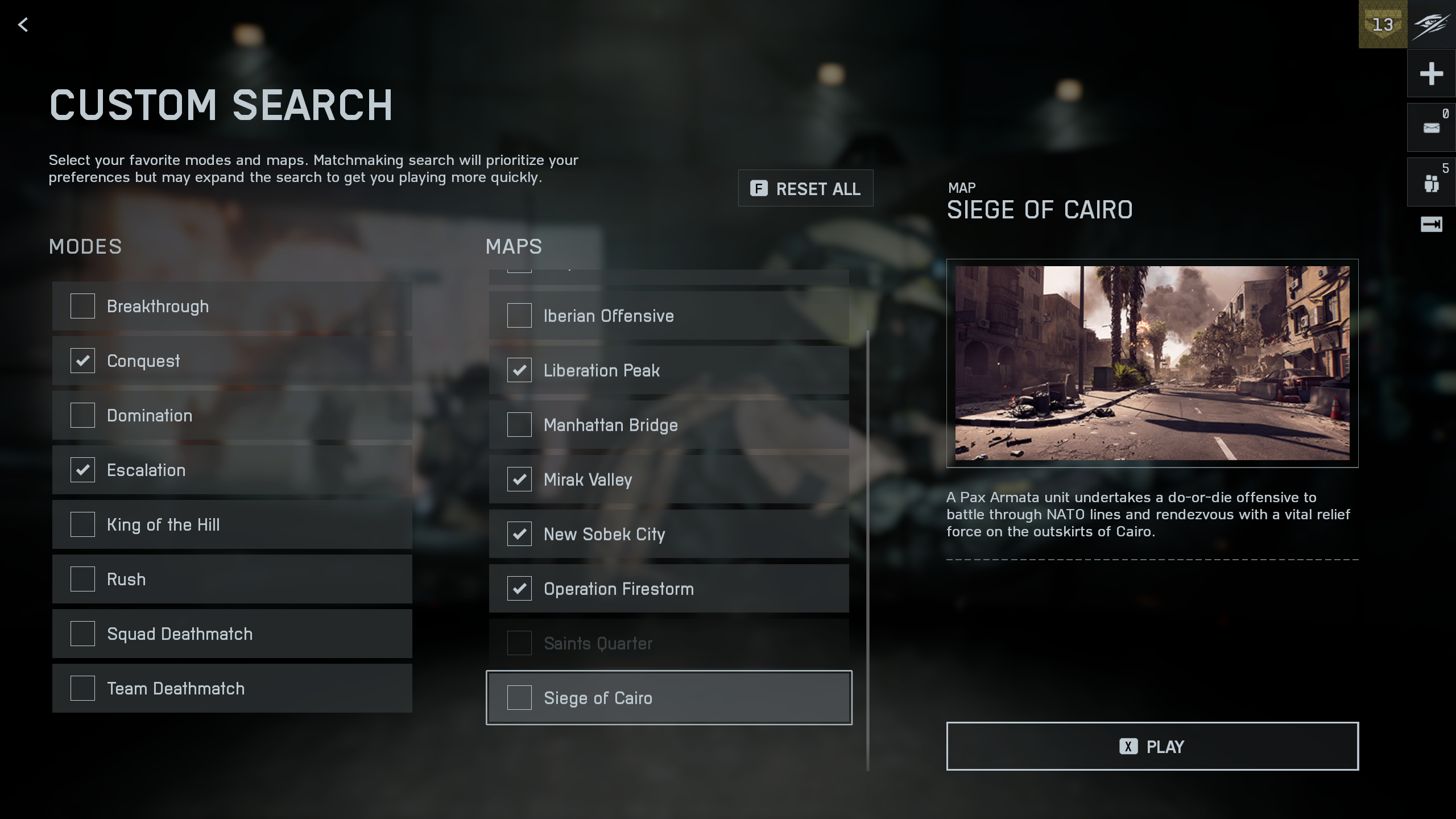The image size is (1456, 819).
Task: Click the Reset All button
Action: coord(805,188)
